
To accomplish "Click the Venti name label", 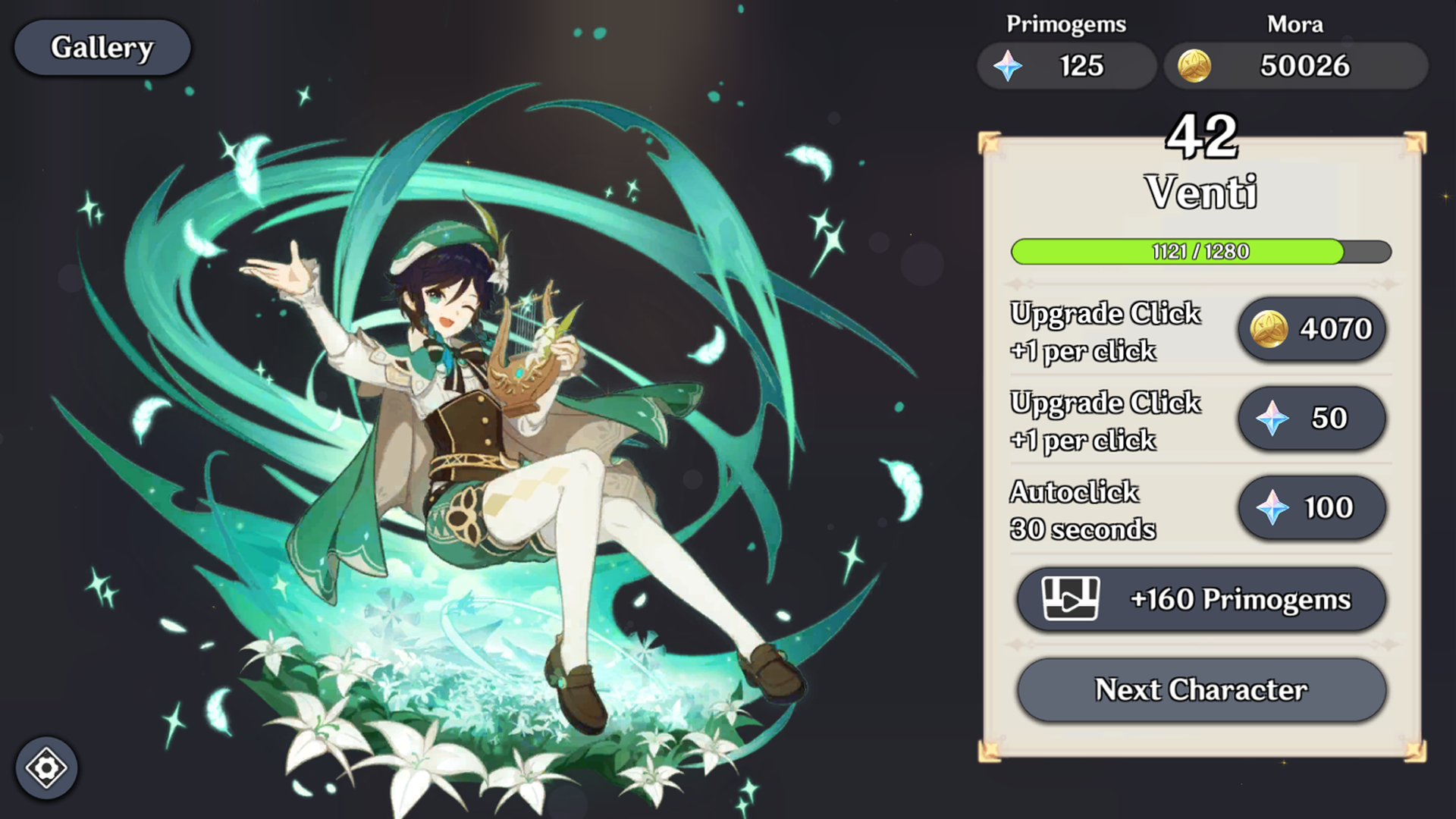I will (x=1202, y=191).
